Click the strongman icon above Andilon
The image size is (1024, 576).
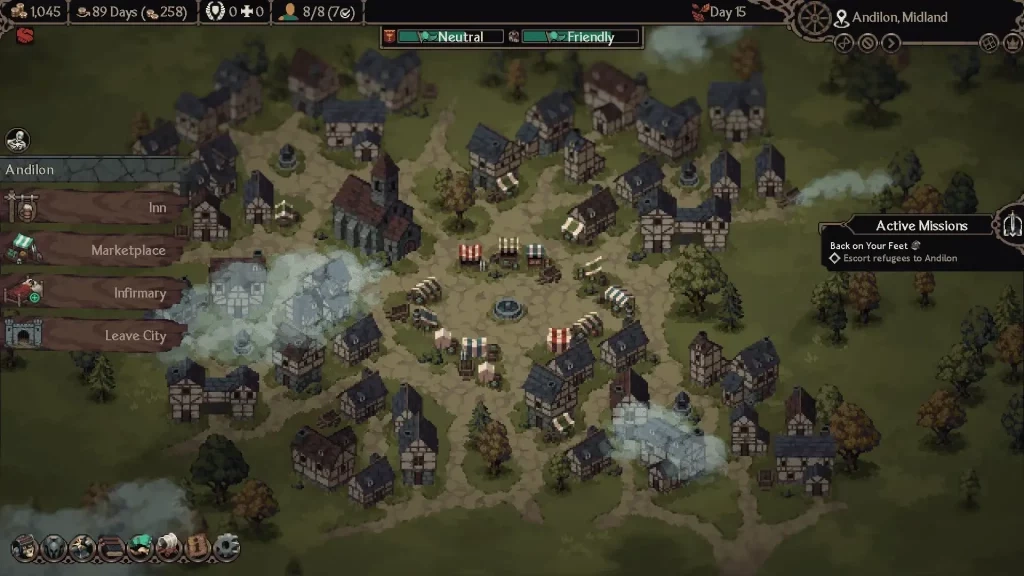(17, 140)
